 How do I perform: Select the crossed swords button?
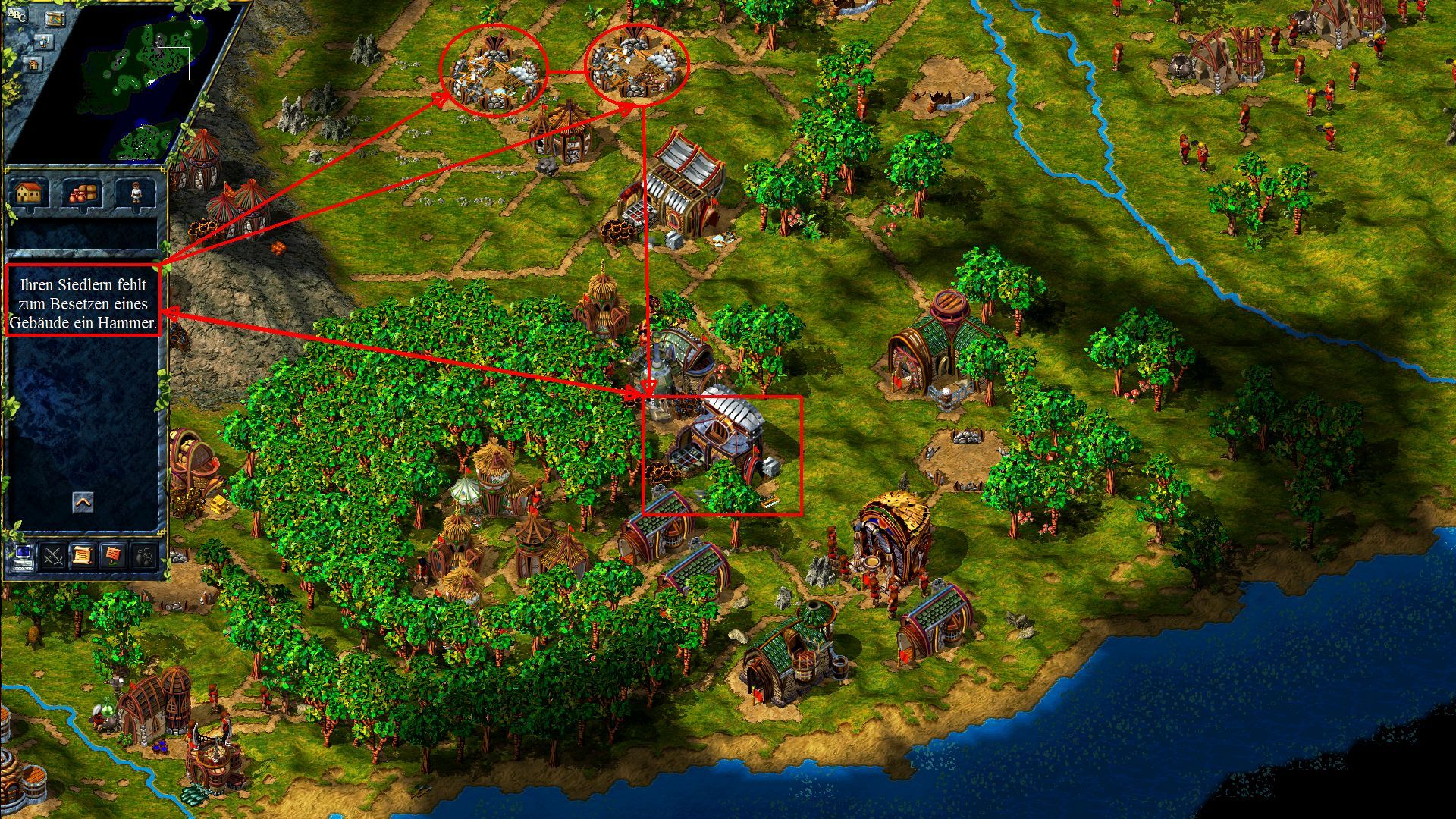pyautogui.click(x=53, y=556)
